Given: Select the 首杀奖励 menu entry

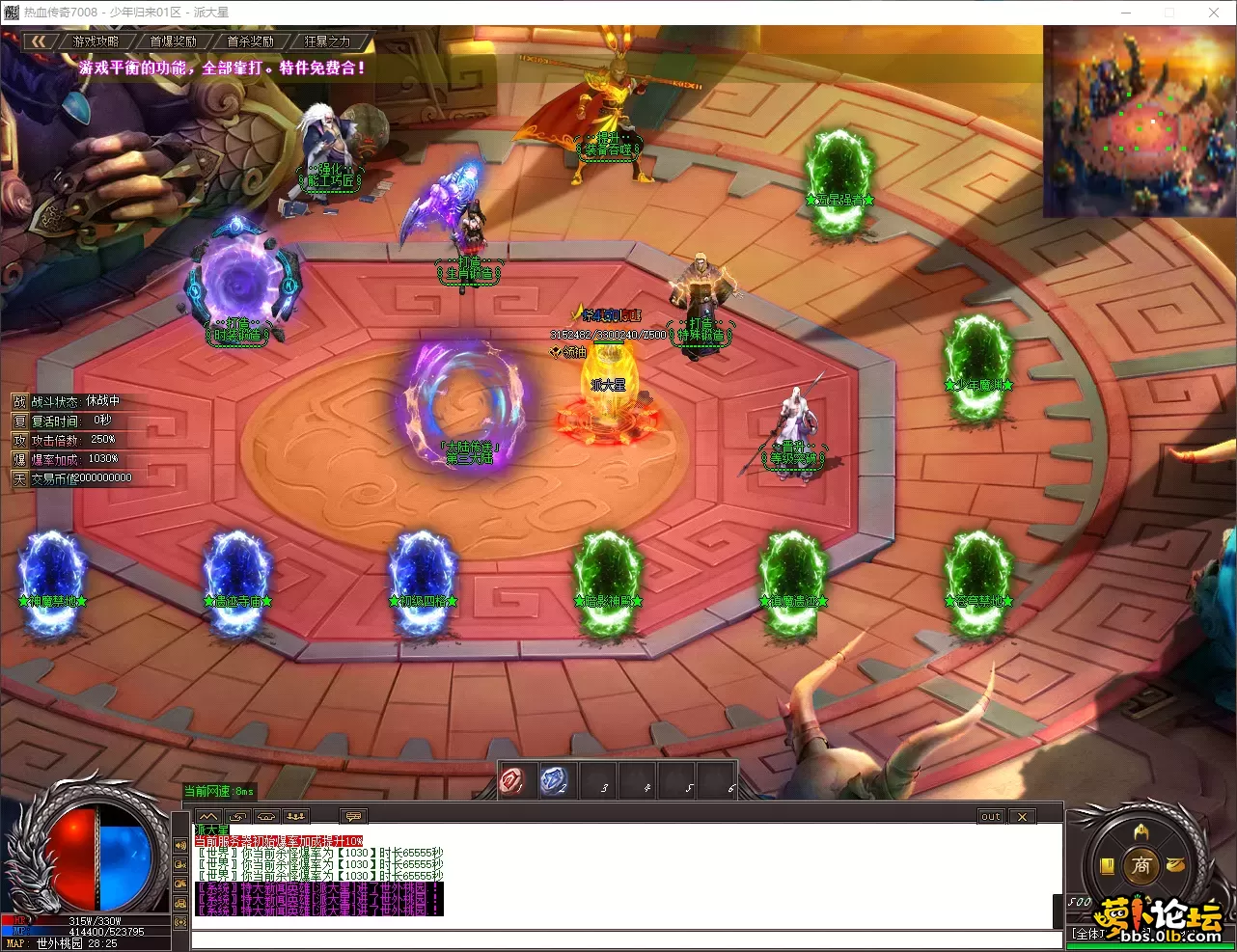Looking at the screenshot, I should [251, 41].
